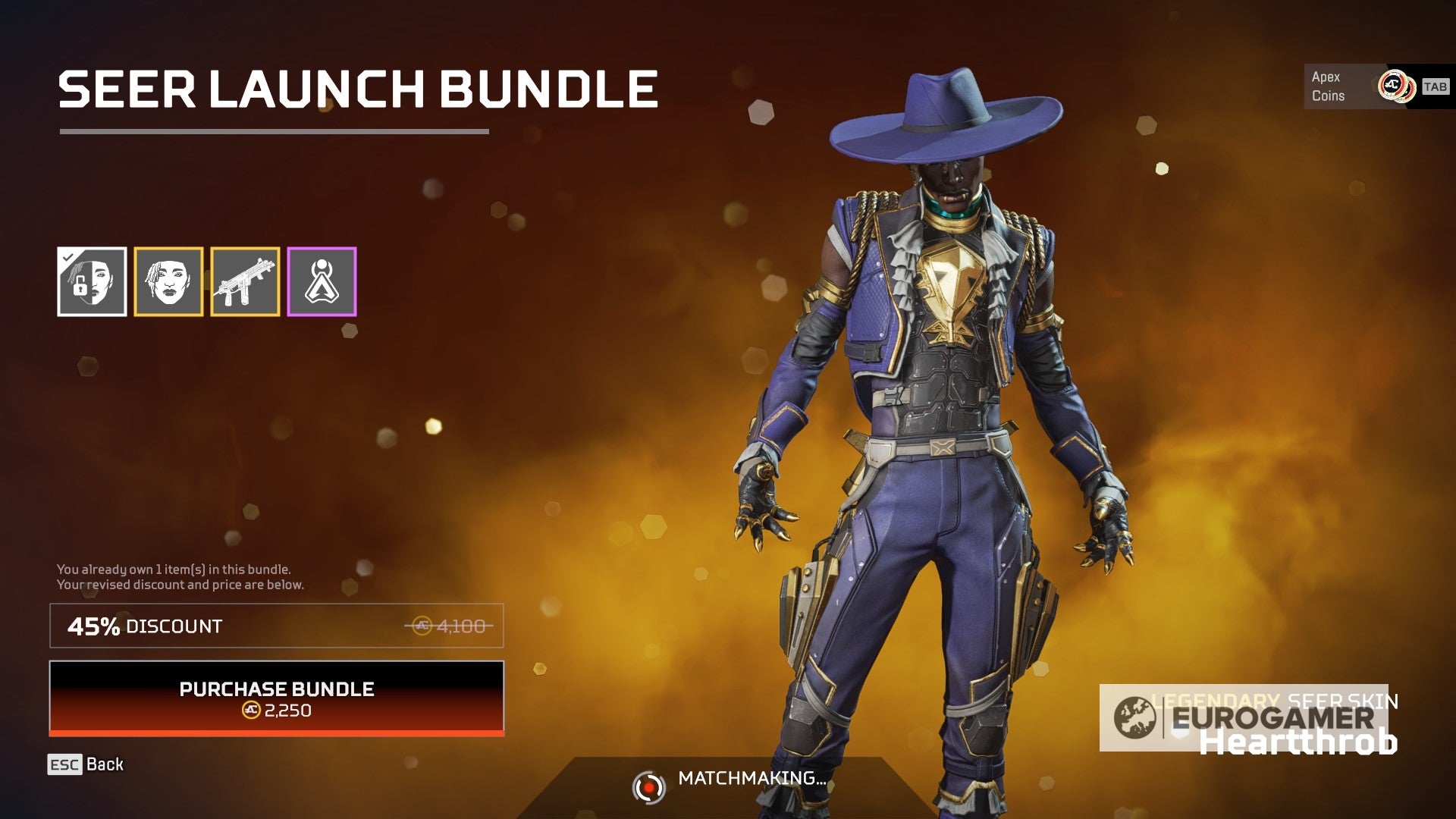Click the Seer banner frame portrait icon

coord(168,281)
